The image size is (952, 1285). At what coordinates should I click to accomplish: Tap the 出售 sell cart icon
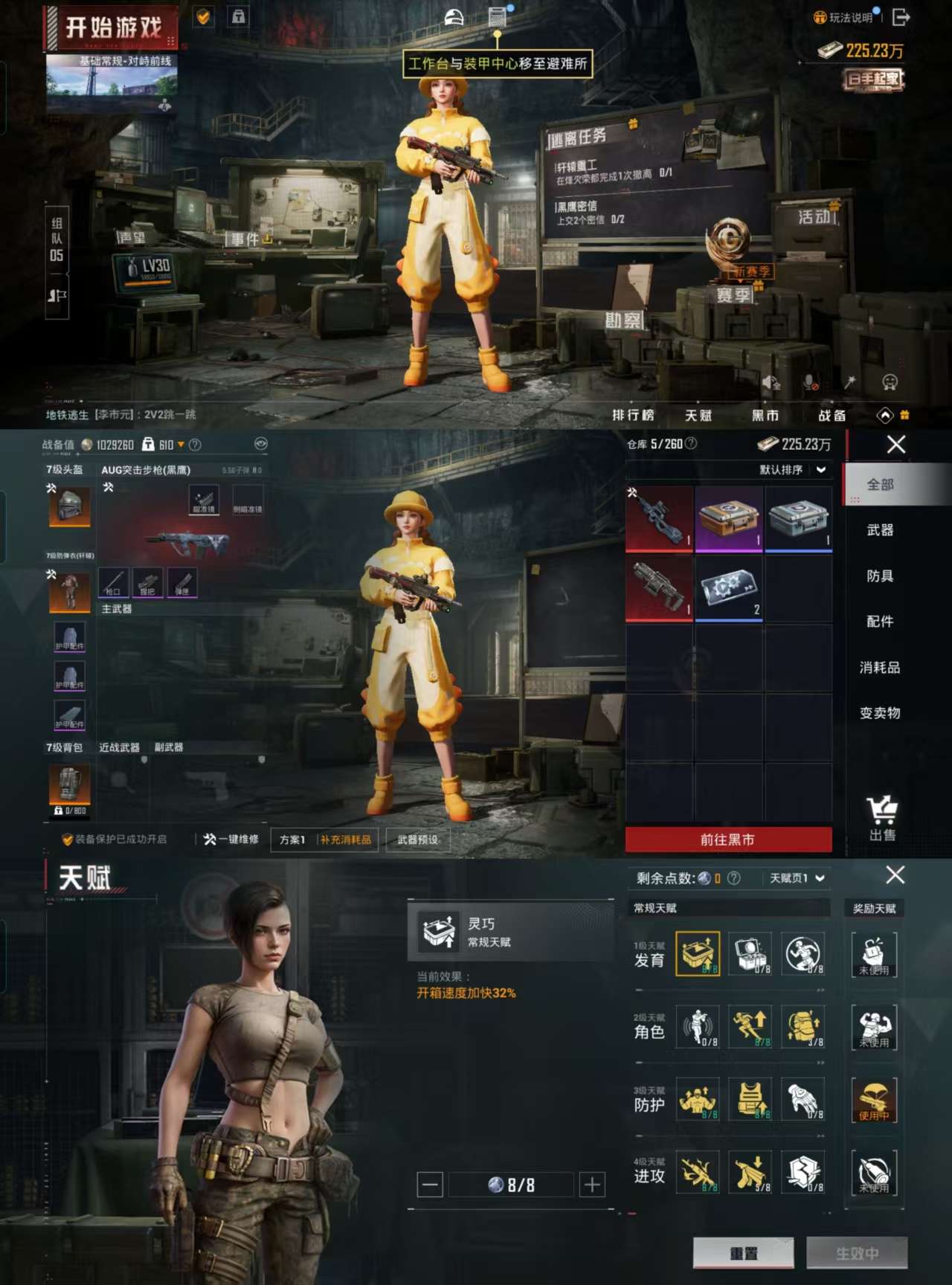(882, 817)
